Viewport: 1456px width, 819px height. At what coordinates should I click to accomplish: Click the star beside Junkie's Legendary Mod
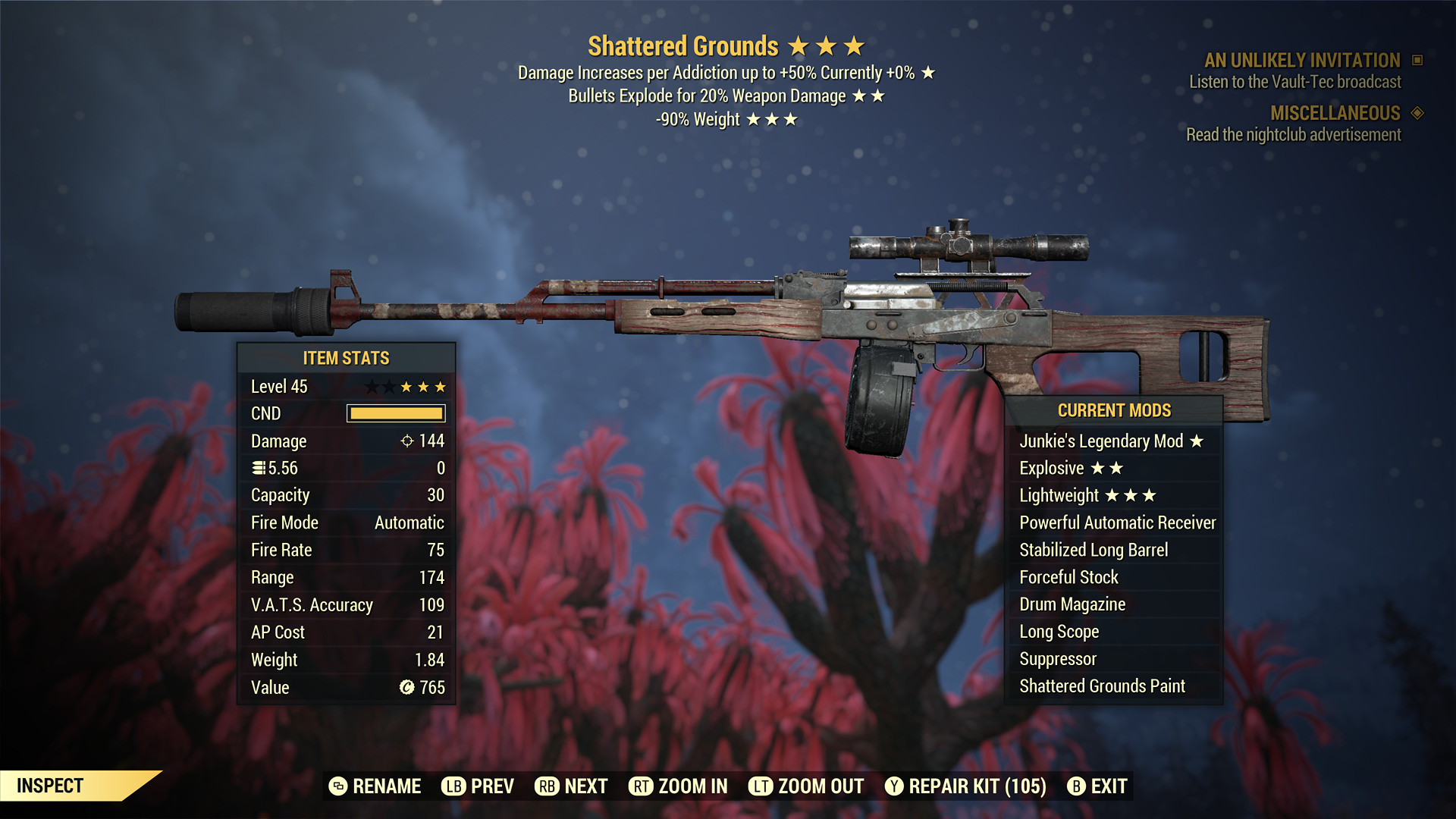point(1198,441)
